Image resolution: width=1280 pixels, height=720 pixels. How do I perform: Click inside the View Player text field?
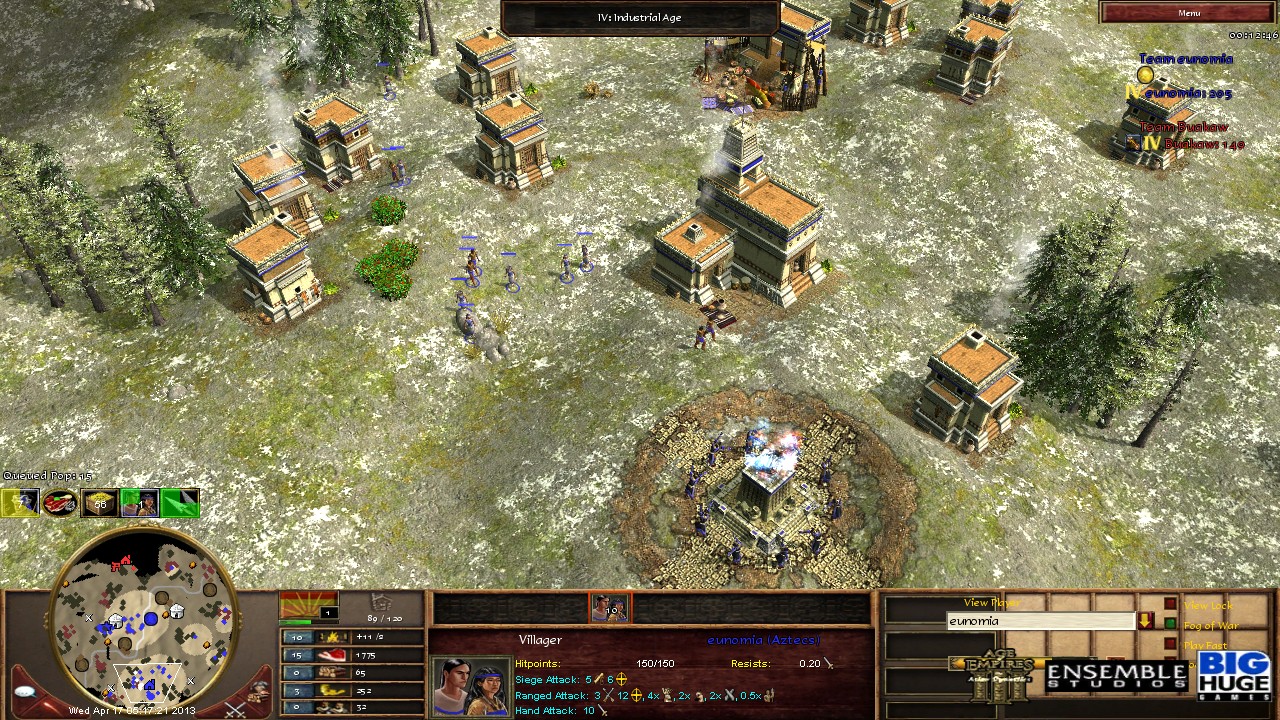tap(1040, 621)
